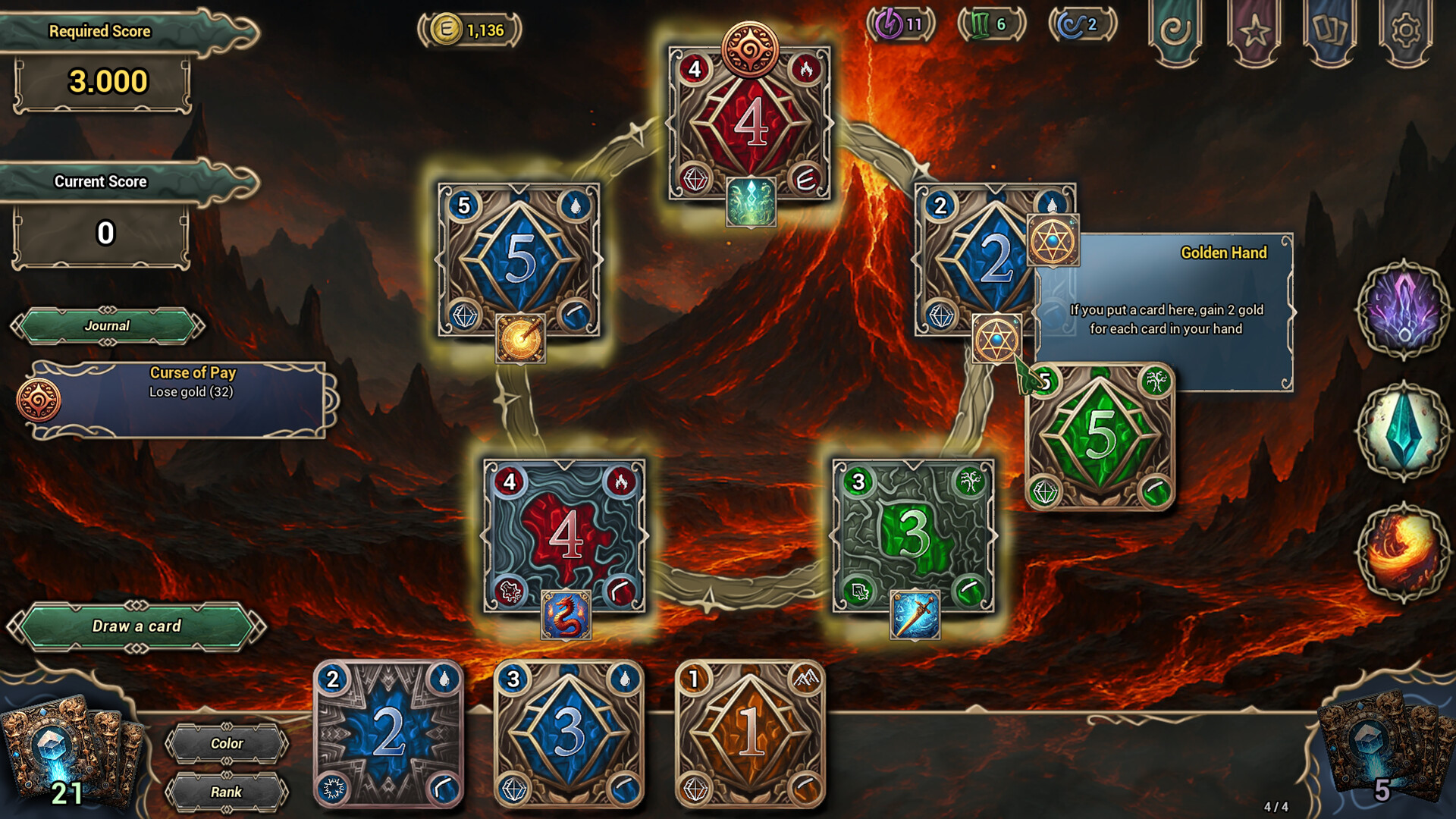Image resolution: width=1456 pixels, height=819 pixels.
Task: Select the blue 2 card in hand
Action: pos(388,733)
